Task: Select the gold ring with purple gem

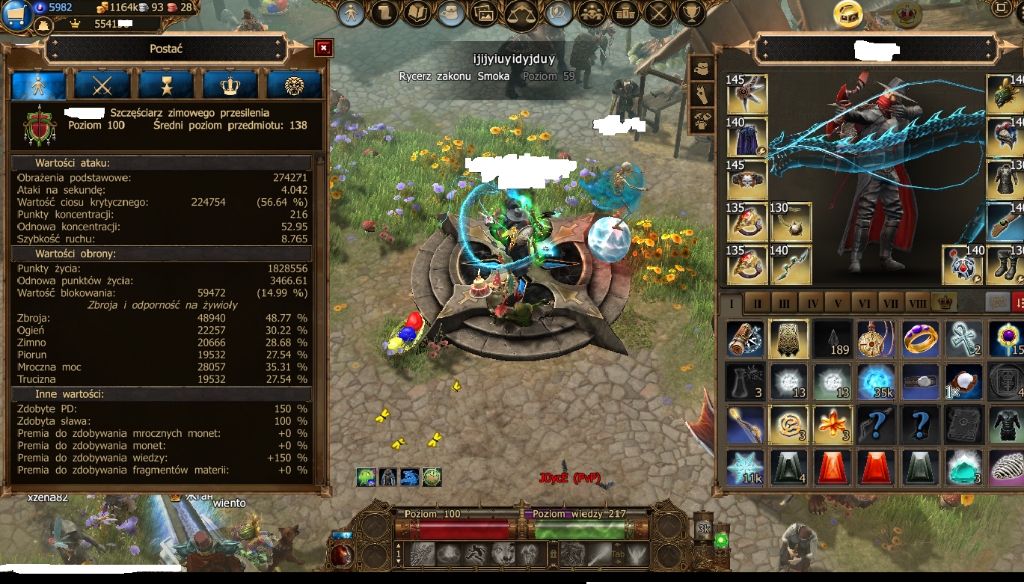Action: (x=921, y=338)
